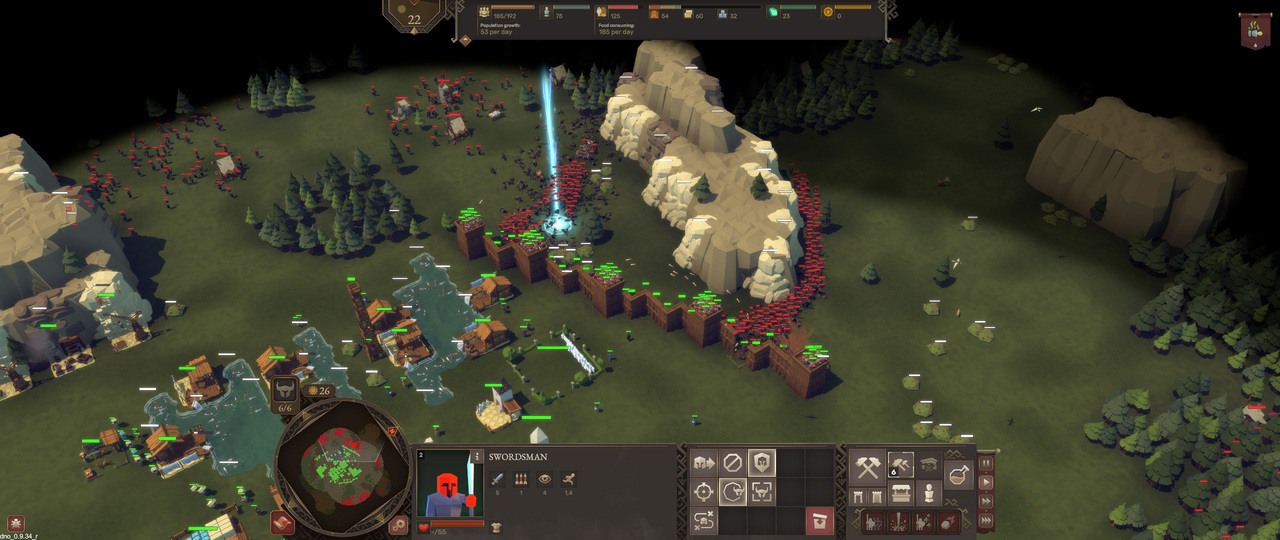Show swordsman info via the 'i' button
Screen dimensions: 1280x540
pyautogui.click(x=478, y=455)
